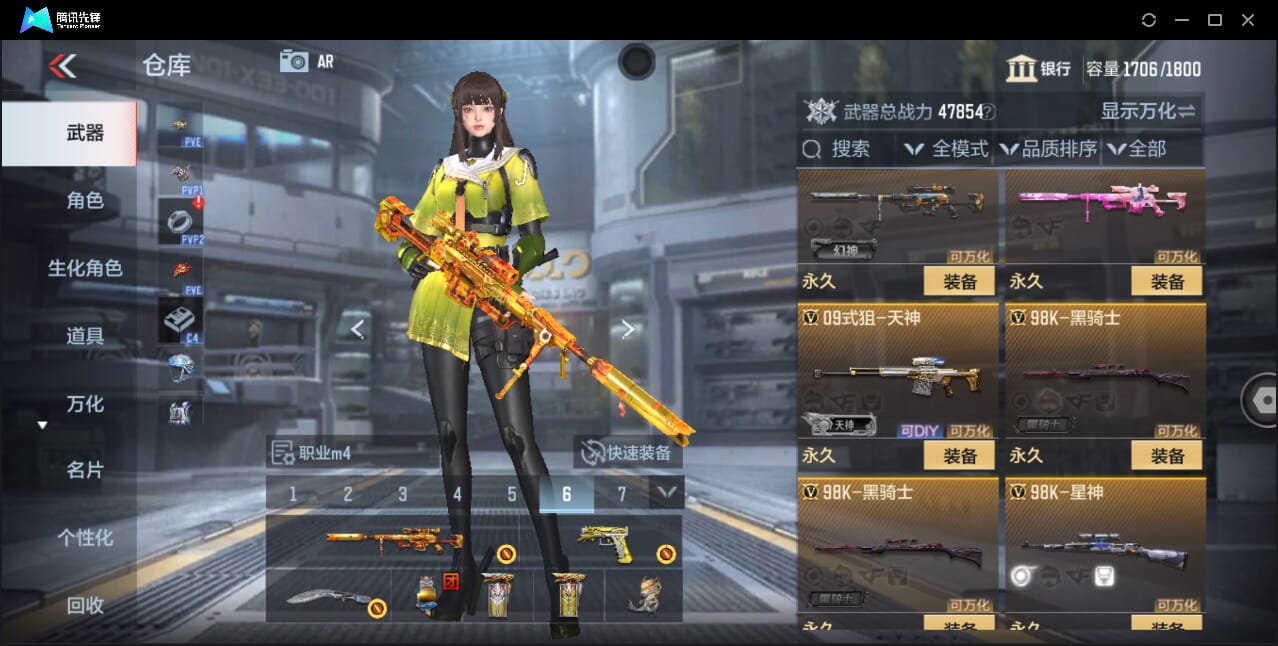
Task: Maximize the emulator window
Action: point(1214,20)
